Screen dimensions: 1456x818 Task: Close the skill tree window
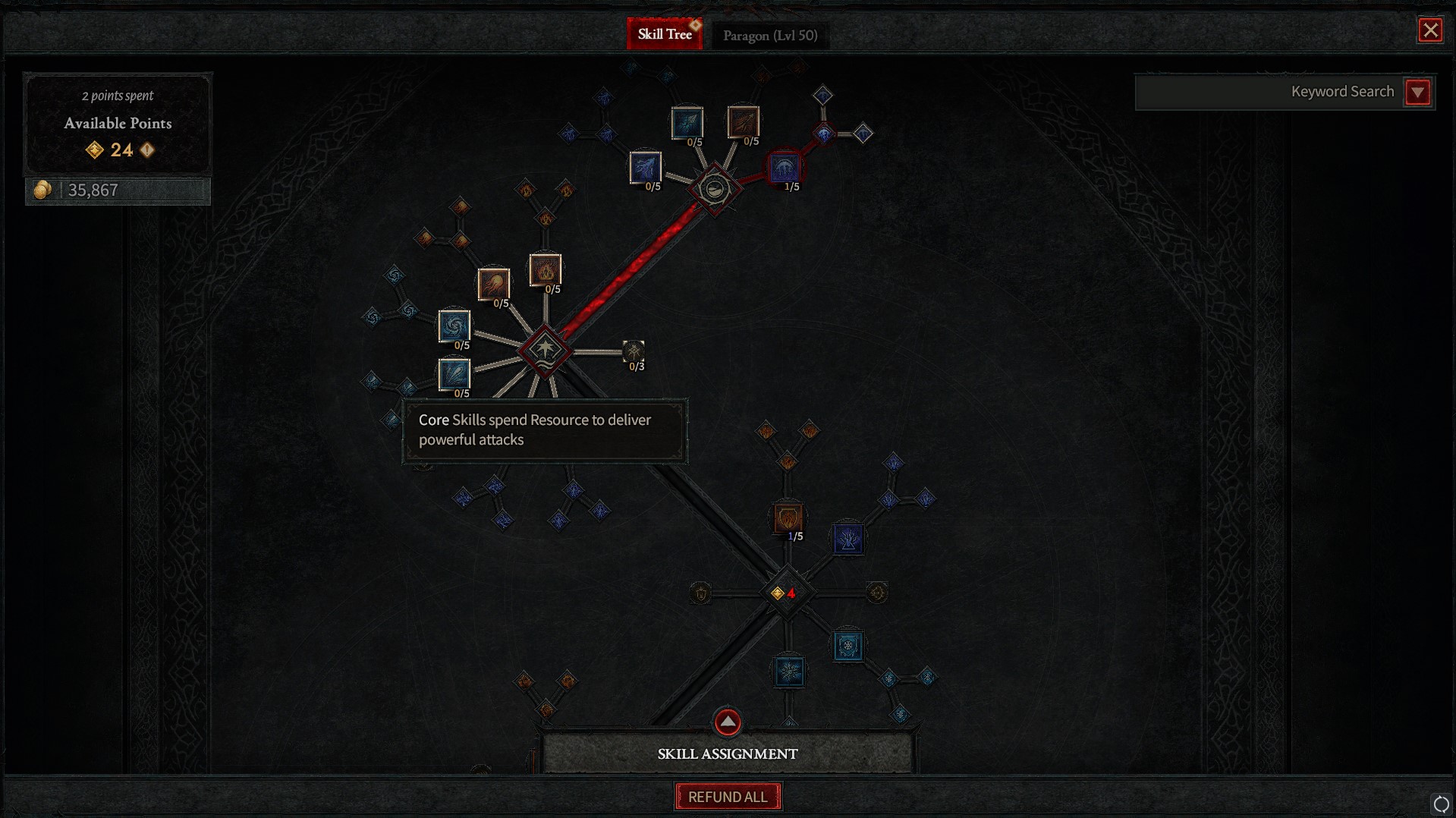click(x=1430, y=30)
